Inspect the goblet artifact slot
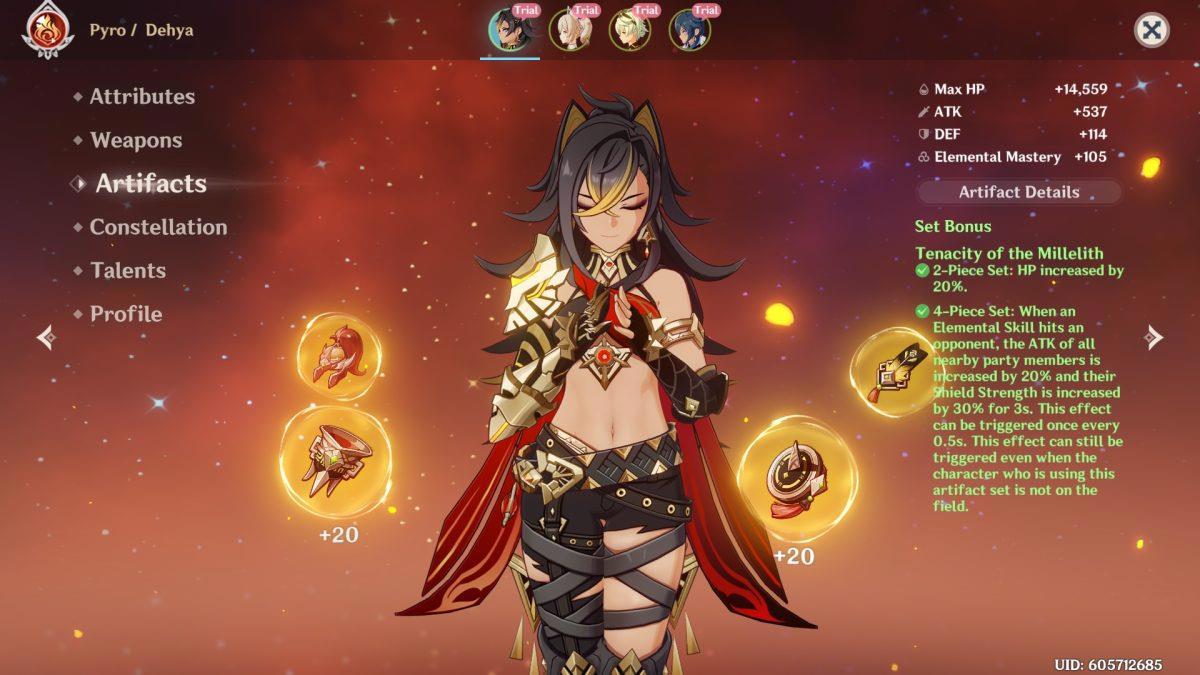 click(x=336, y=461)
